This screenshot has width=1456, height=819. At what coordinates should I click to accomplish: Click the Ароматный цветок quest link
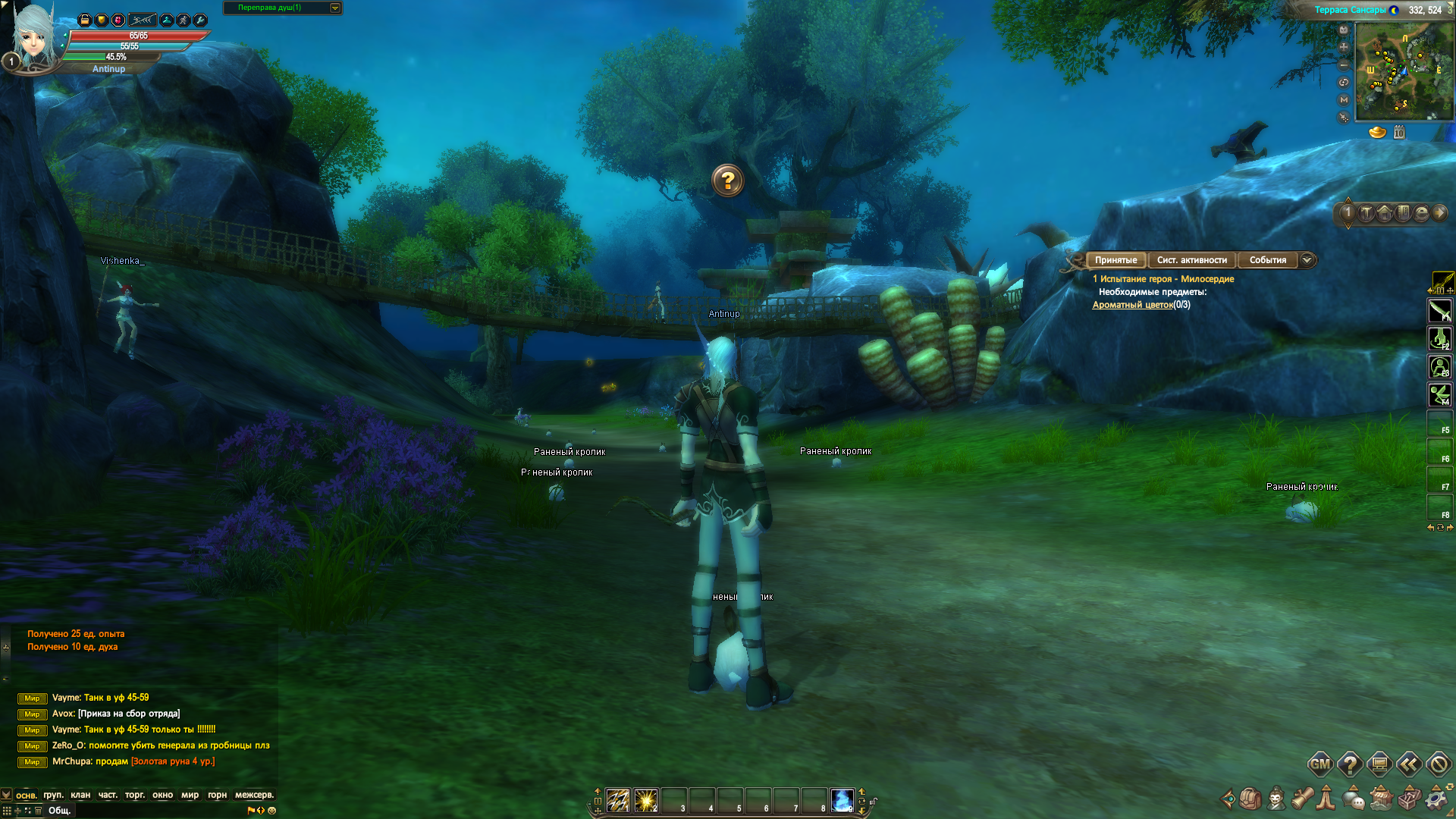point(1132,305)
